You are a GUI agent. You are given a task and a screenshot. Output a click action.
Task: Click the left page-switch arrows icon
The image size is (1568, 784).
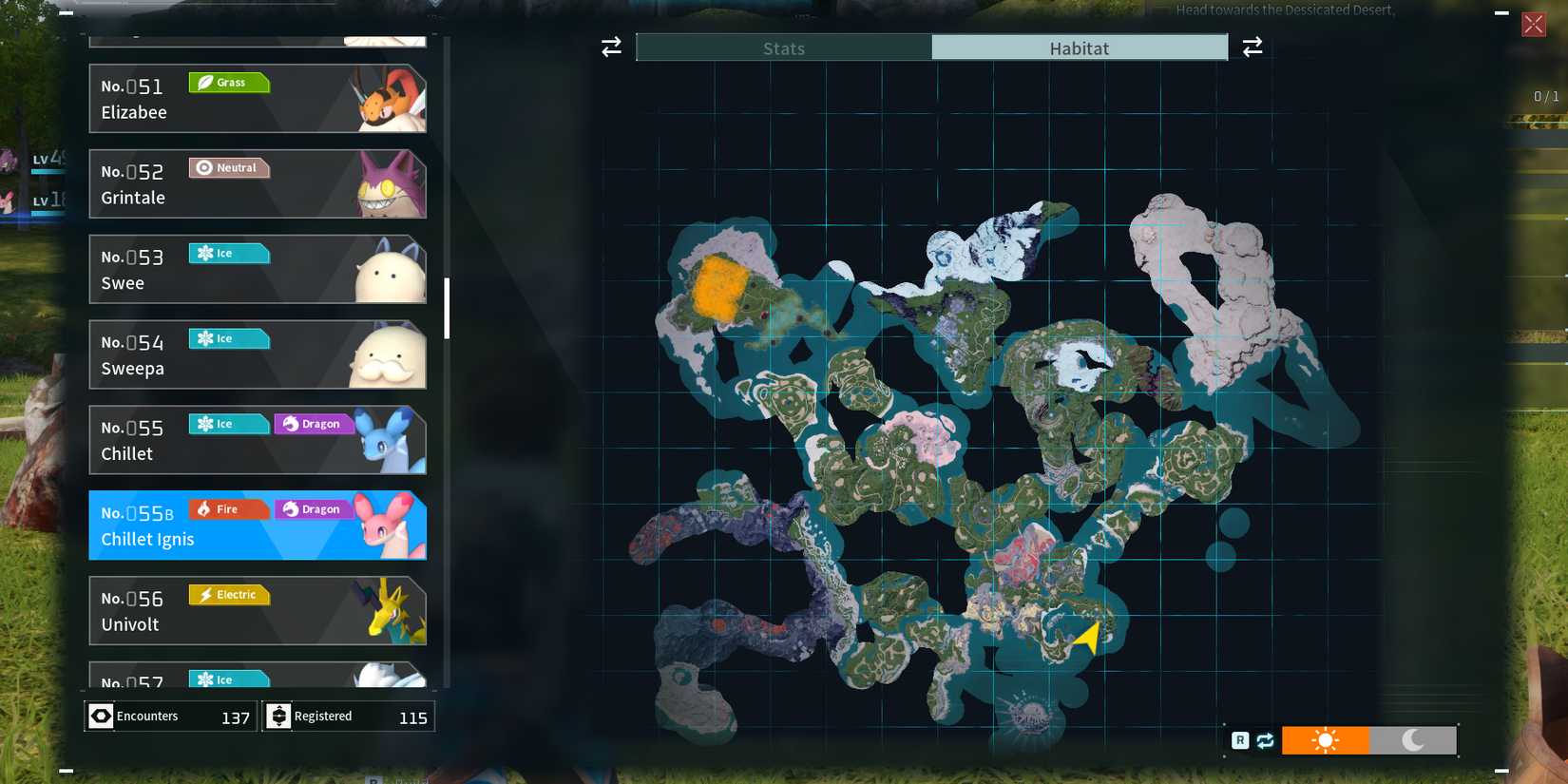coord(610,47)
